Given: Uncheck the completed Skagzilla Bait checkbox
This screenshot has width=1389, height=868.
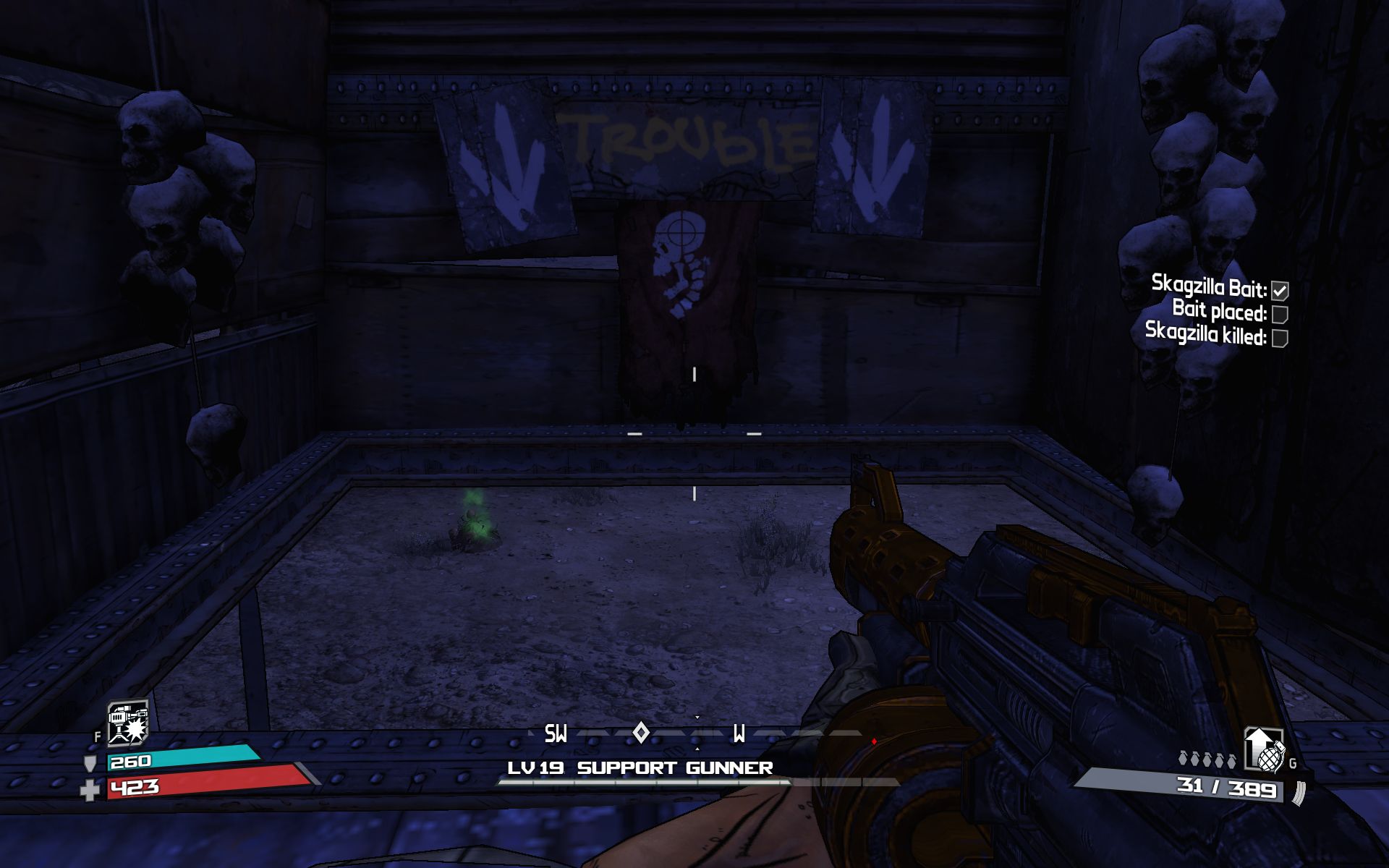Looking at the screenshot, I should tap(1280, 289).
